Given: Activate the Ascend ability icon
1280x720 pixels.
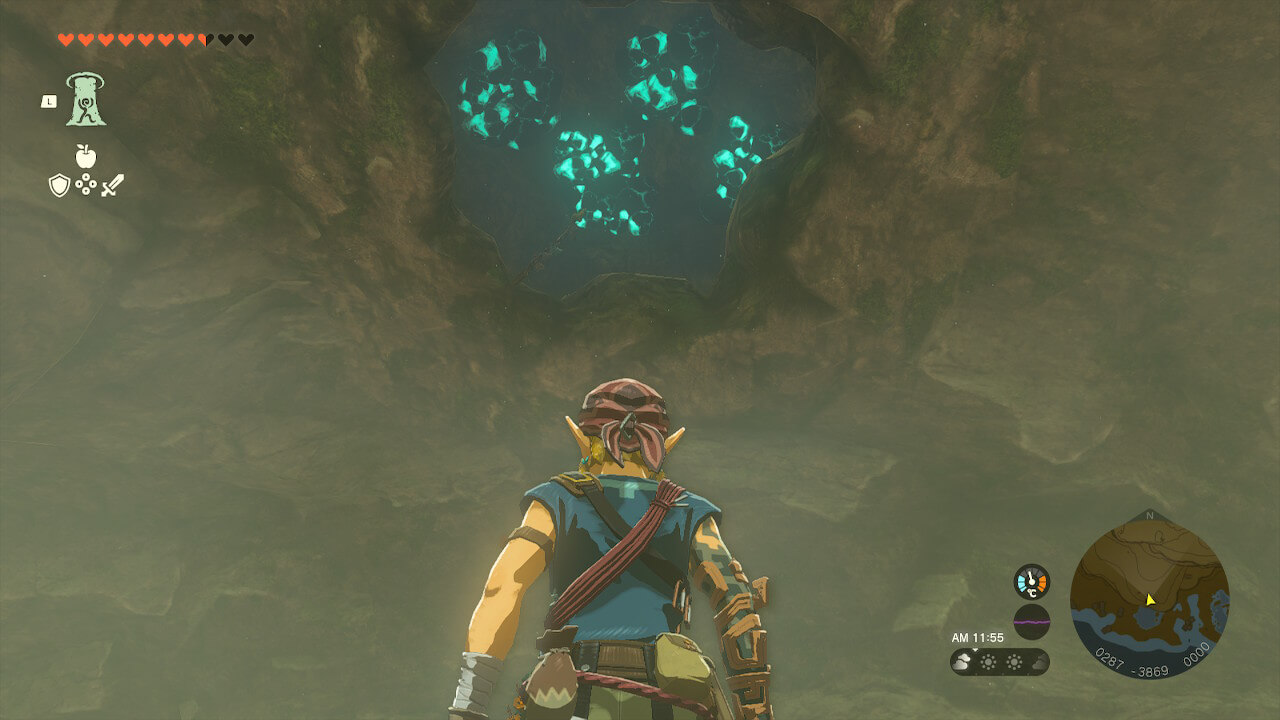Looking at the screenshot, I should click(x=86, y=100).
